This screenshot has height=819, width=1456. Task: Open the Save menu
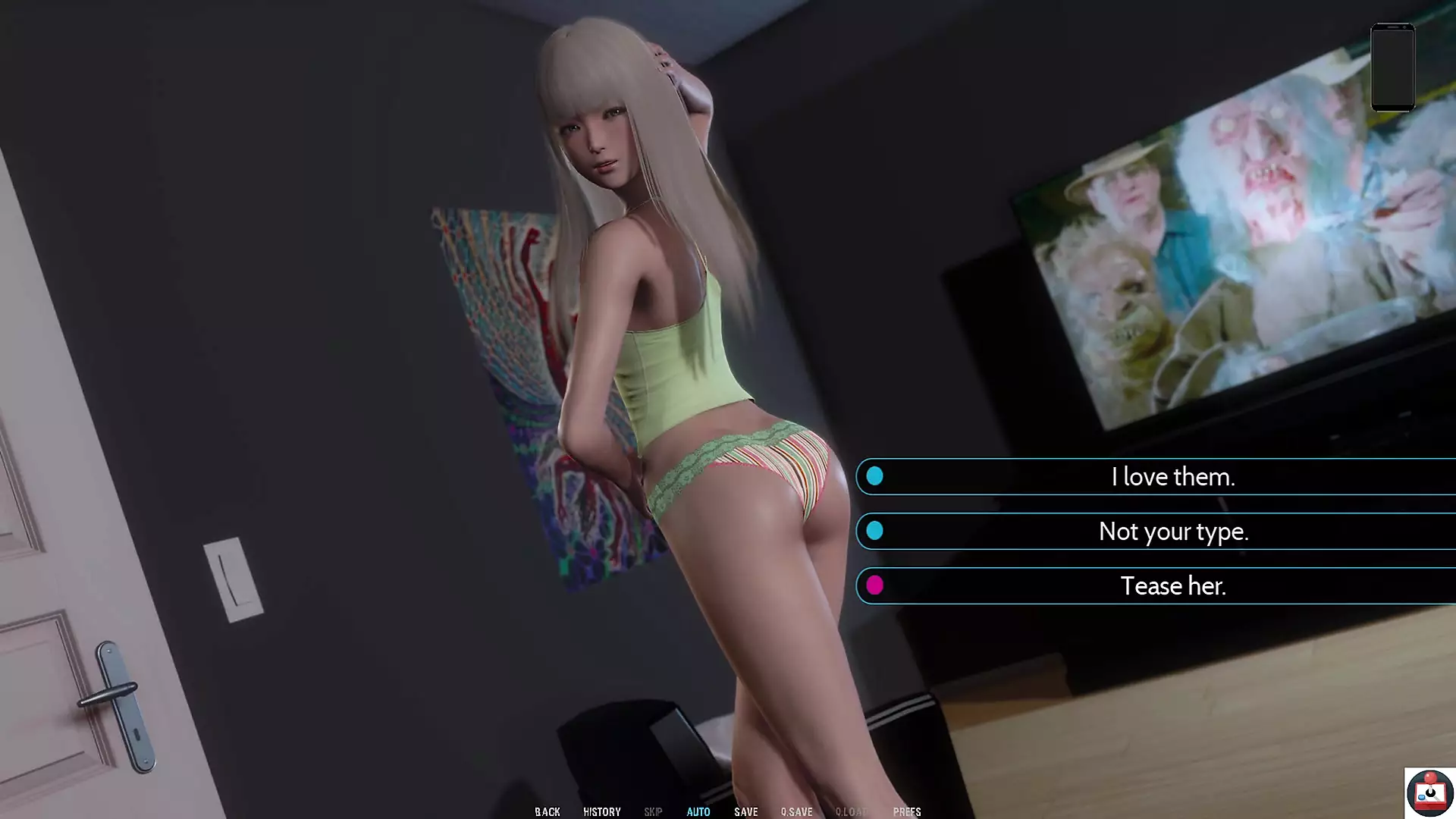746,811
